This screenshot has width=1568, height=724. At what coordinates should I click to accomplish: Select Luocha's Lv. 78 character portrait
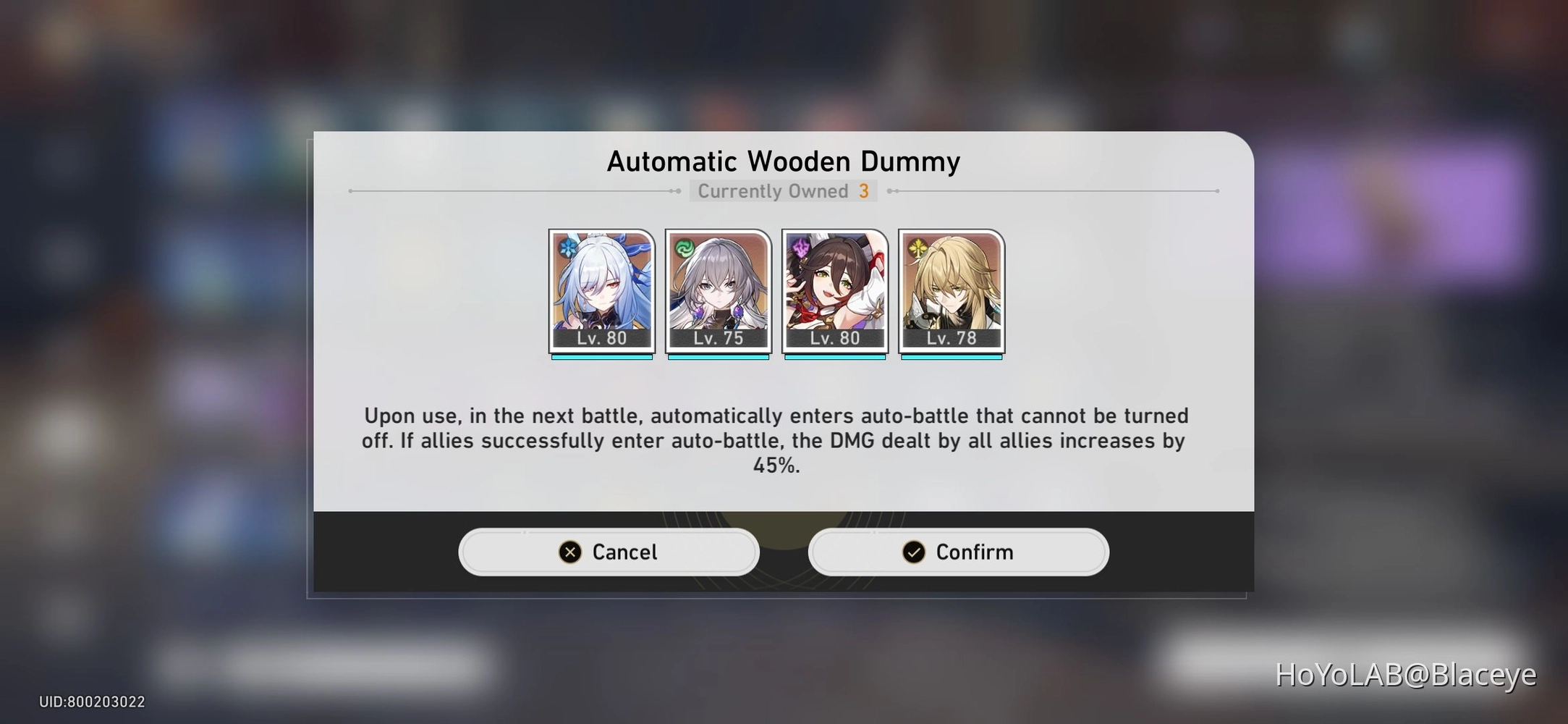point(951,290)
